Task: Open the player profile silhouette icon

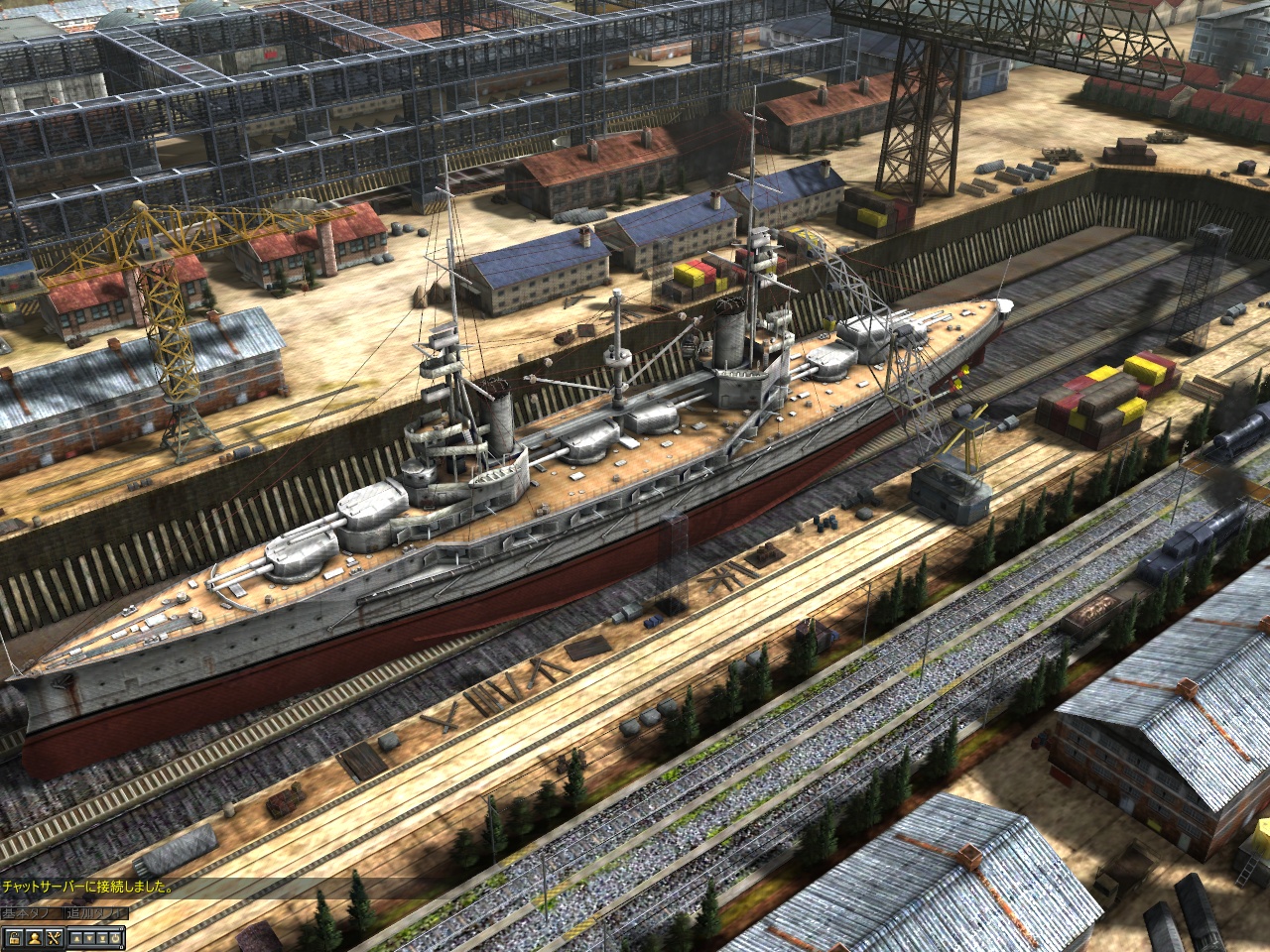Action: (x=35, y=938)
